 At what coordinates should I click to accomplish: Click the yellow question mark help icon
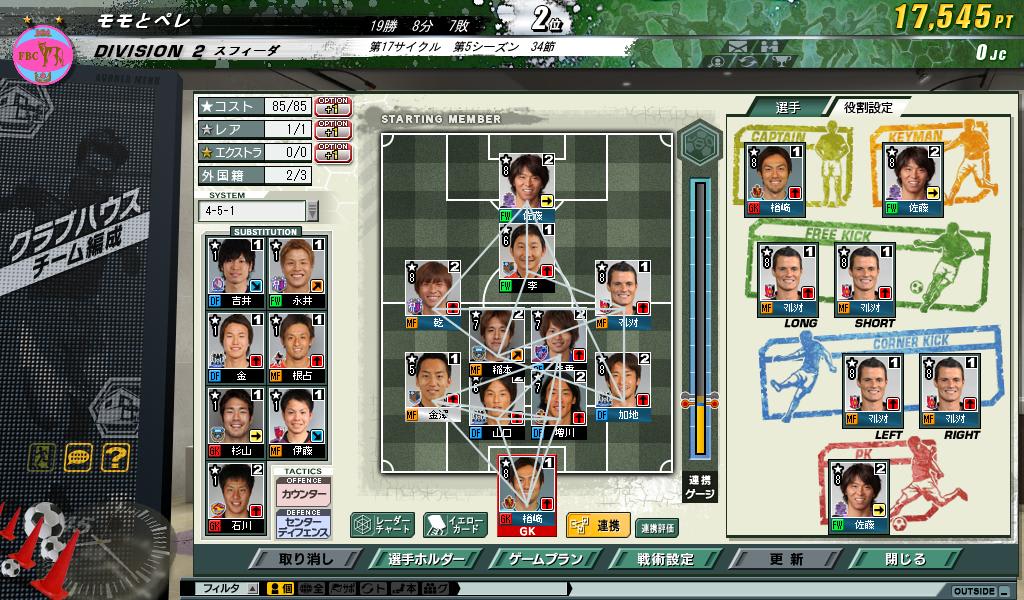[116, 457]
